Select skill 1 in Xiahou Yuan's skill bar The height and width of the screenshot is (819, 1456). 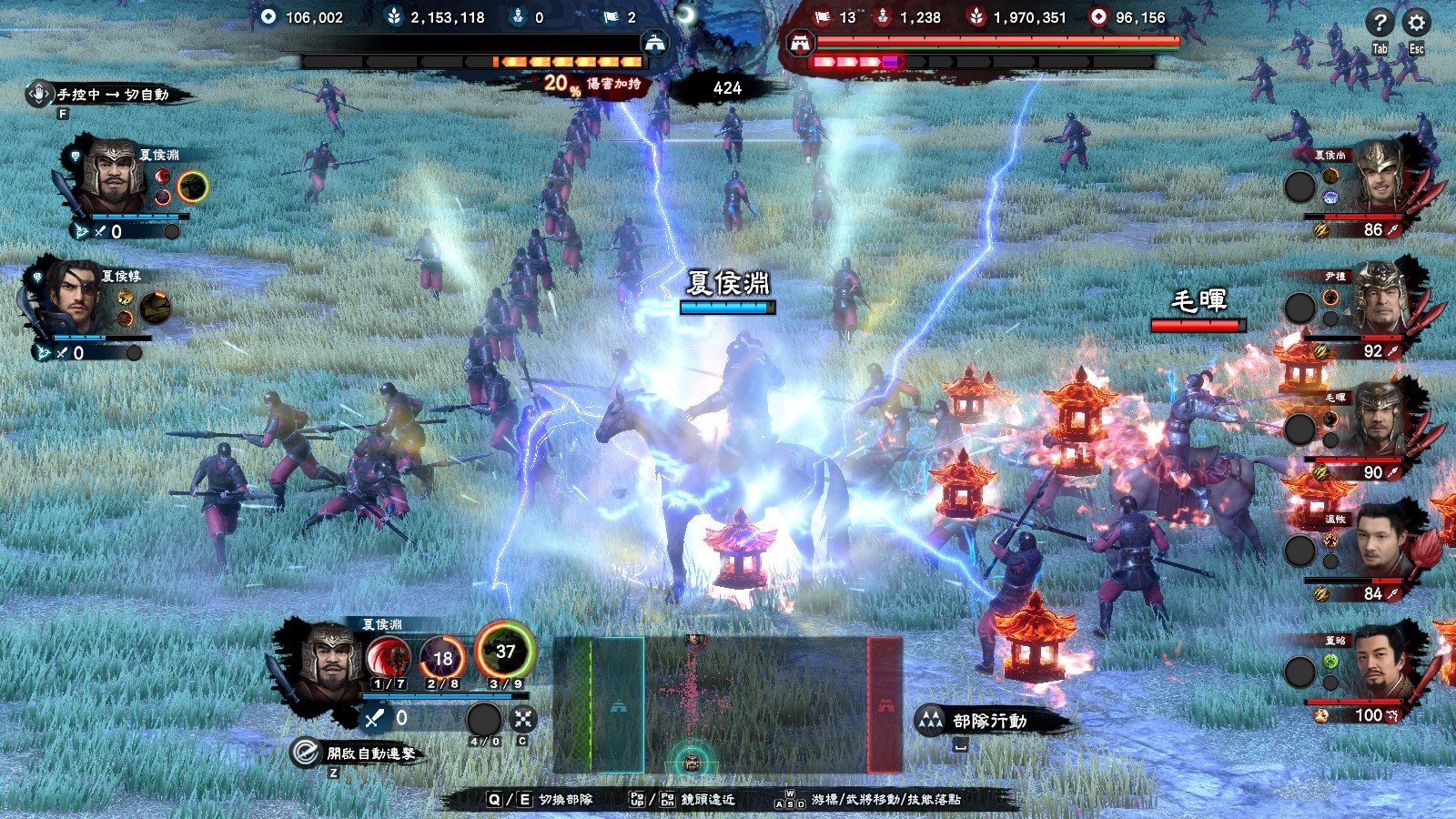387,655
